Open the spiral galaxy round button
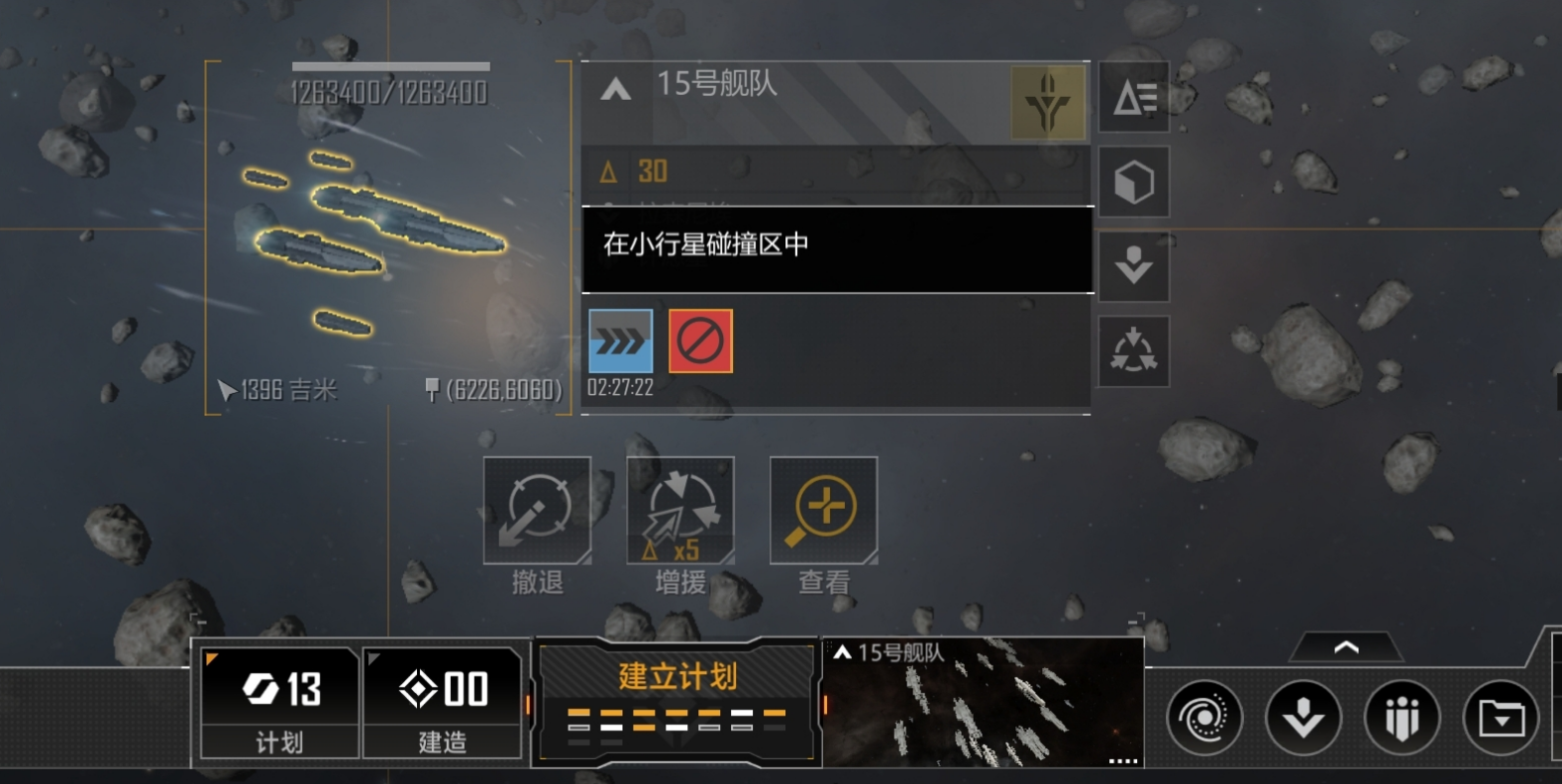This screenshot has width=1562, height=784. pos(1204,718)
